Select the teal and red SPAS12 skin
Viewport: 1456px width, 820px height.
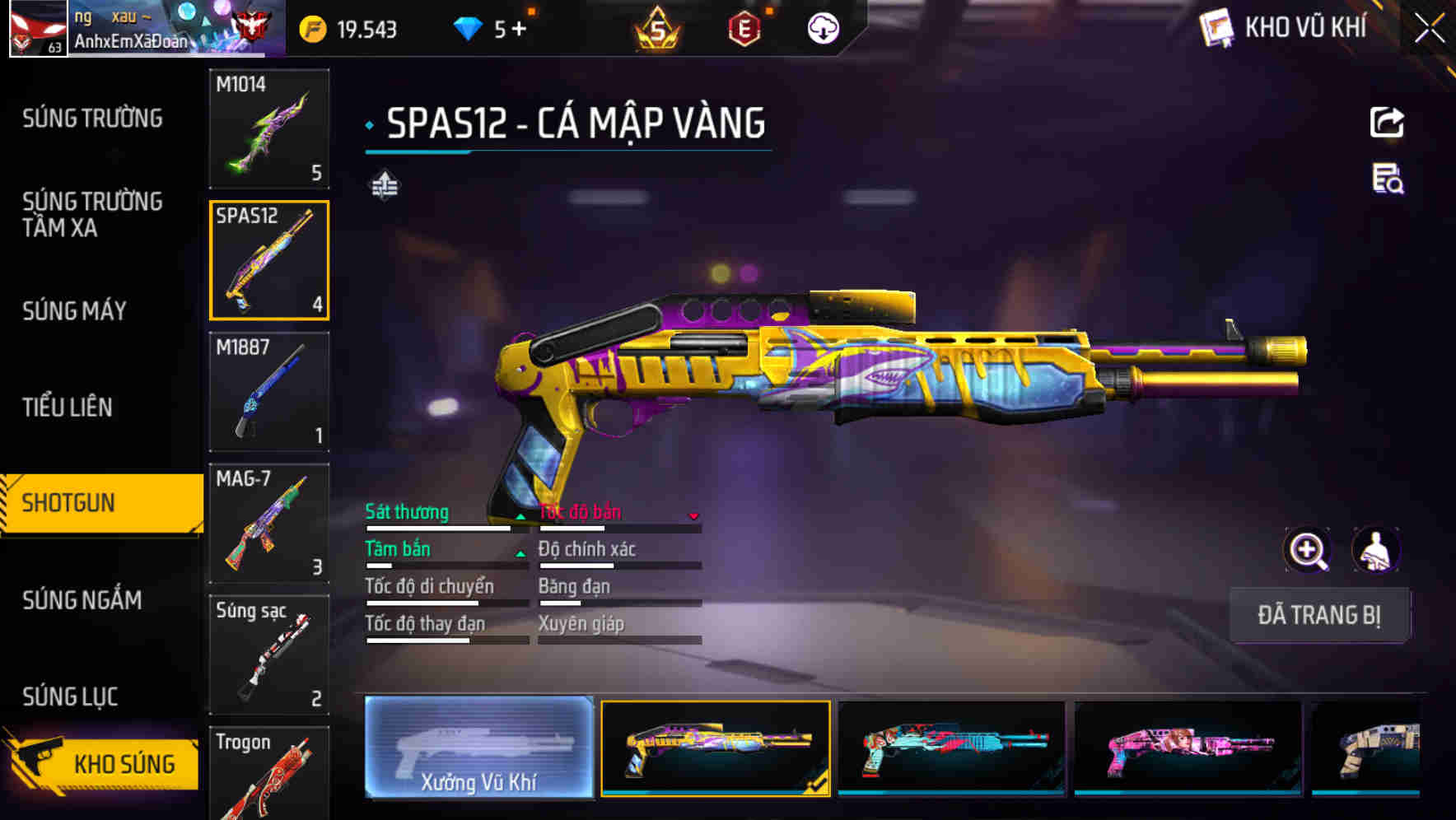click(x=951, y=748)
